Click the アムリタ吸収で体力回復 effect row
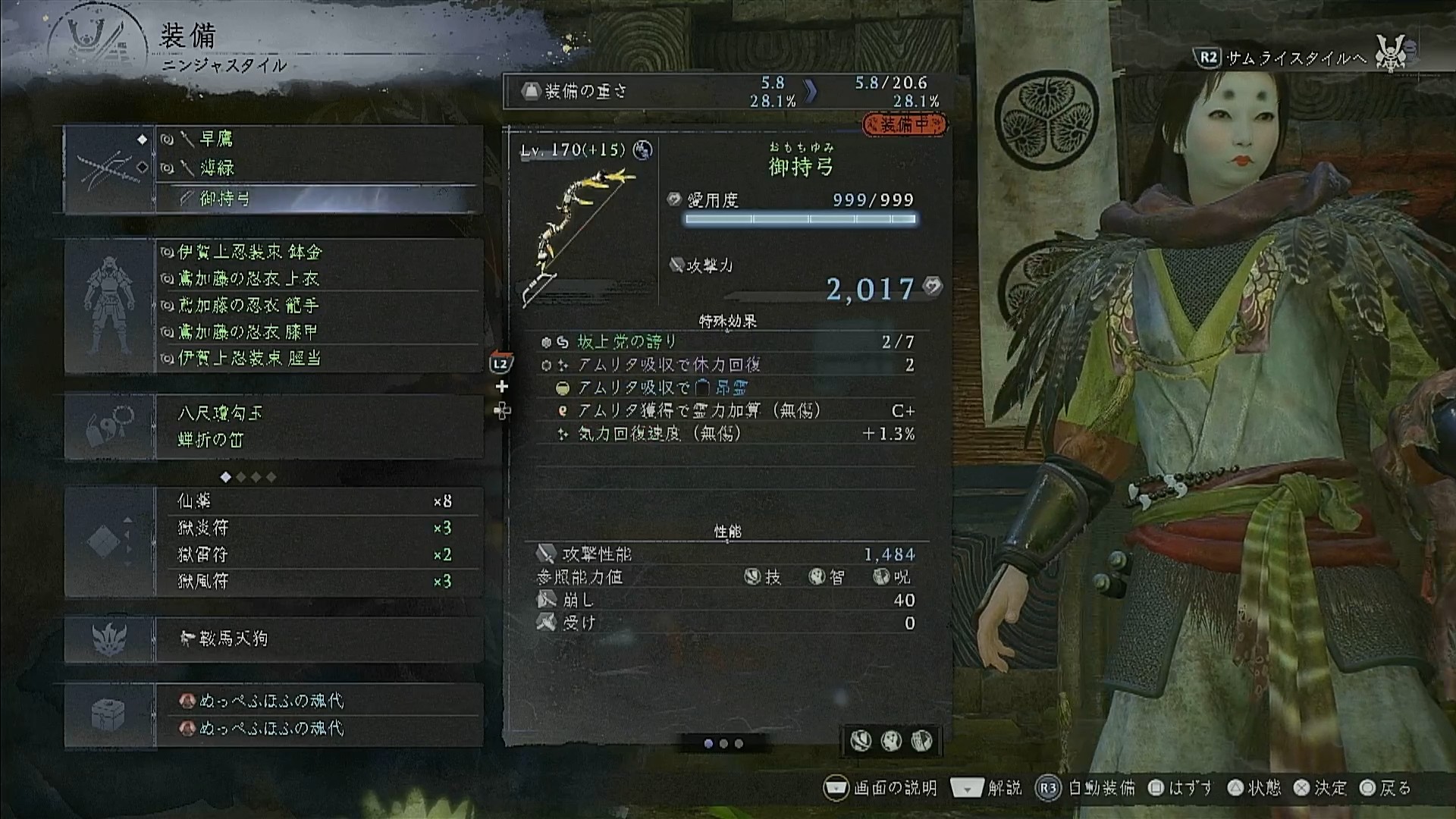1456x819 pixels. (726, 365)
